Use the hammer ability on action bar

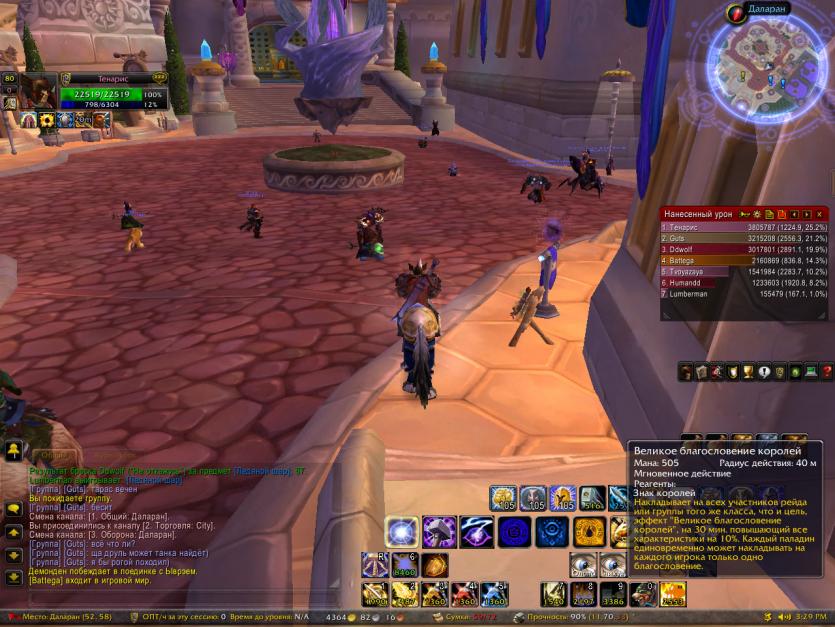pyautogui.click(x=439, y=532)
